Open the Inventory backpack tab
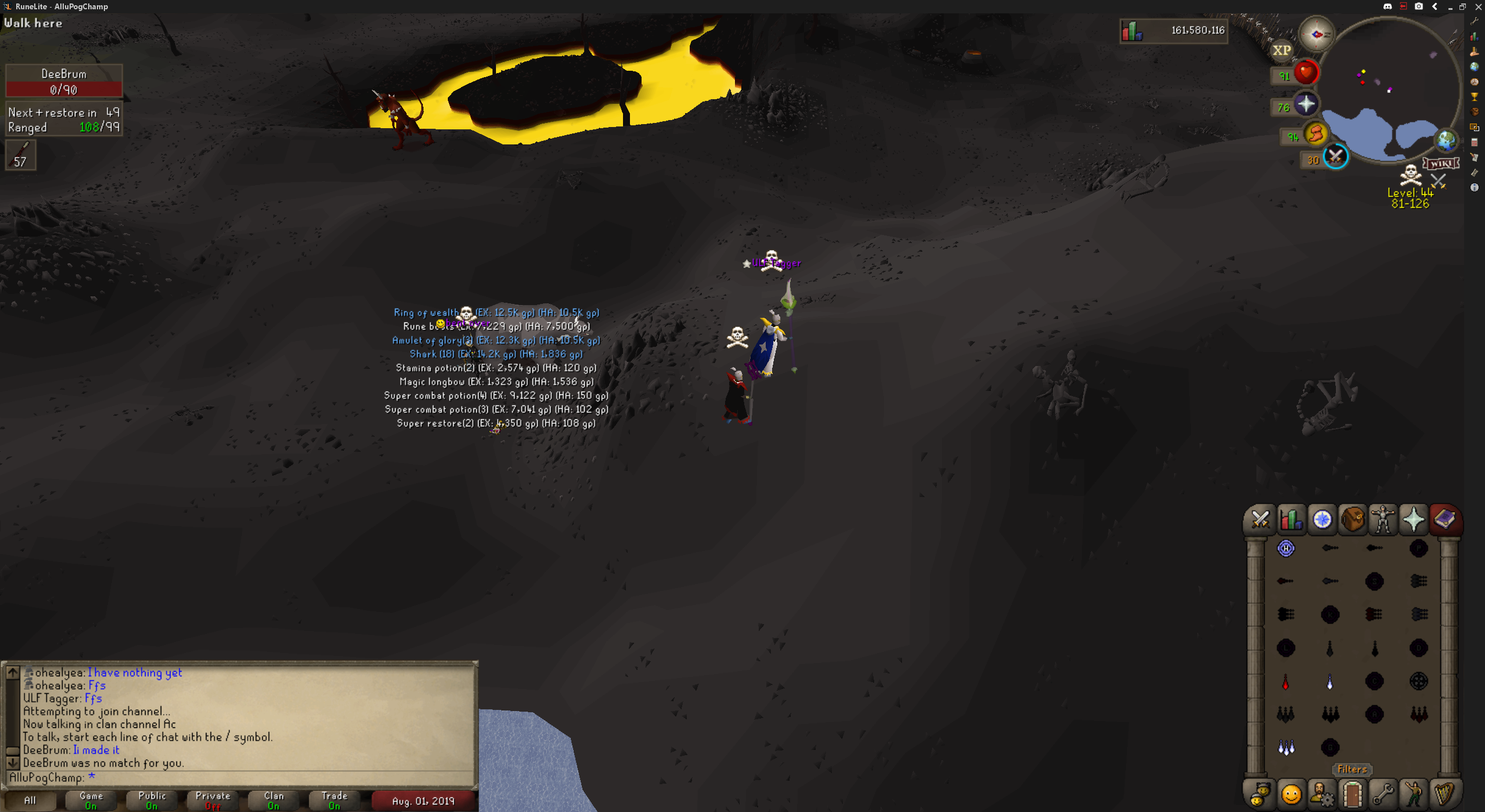Image resolution: width=1485 pixels, height=812 pixels. (x=1353, y=519)
